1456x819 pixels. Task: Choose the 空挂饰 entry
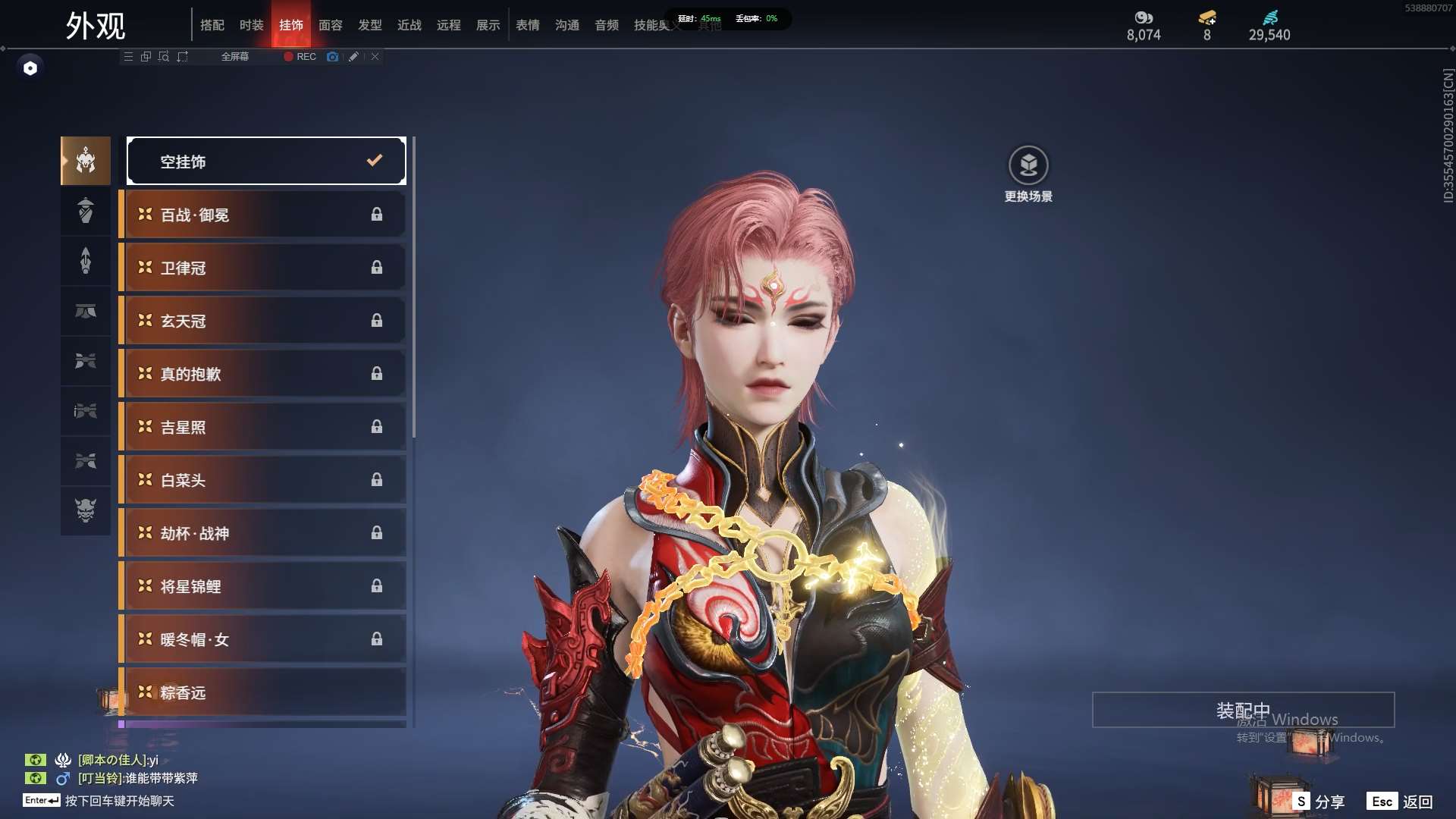(x=266, y=161)
